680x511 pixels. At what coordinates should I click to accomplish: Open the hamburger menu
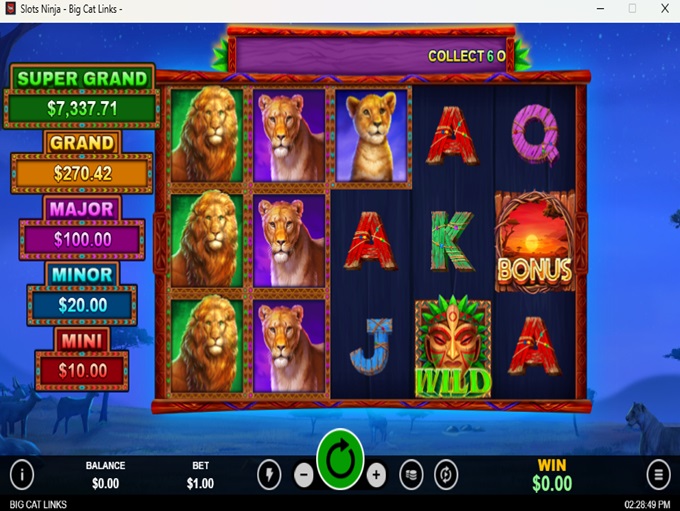tap(658, 474)
